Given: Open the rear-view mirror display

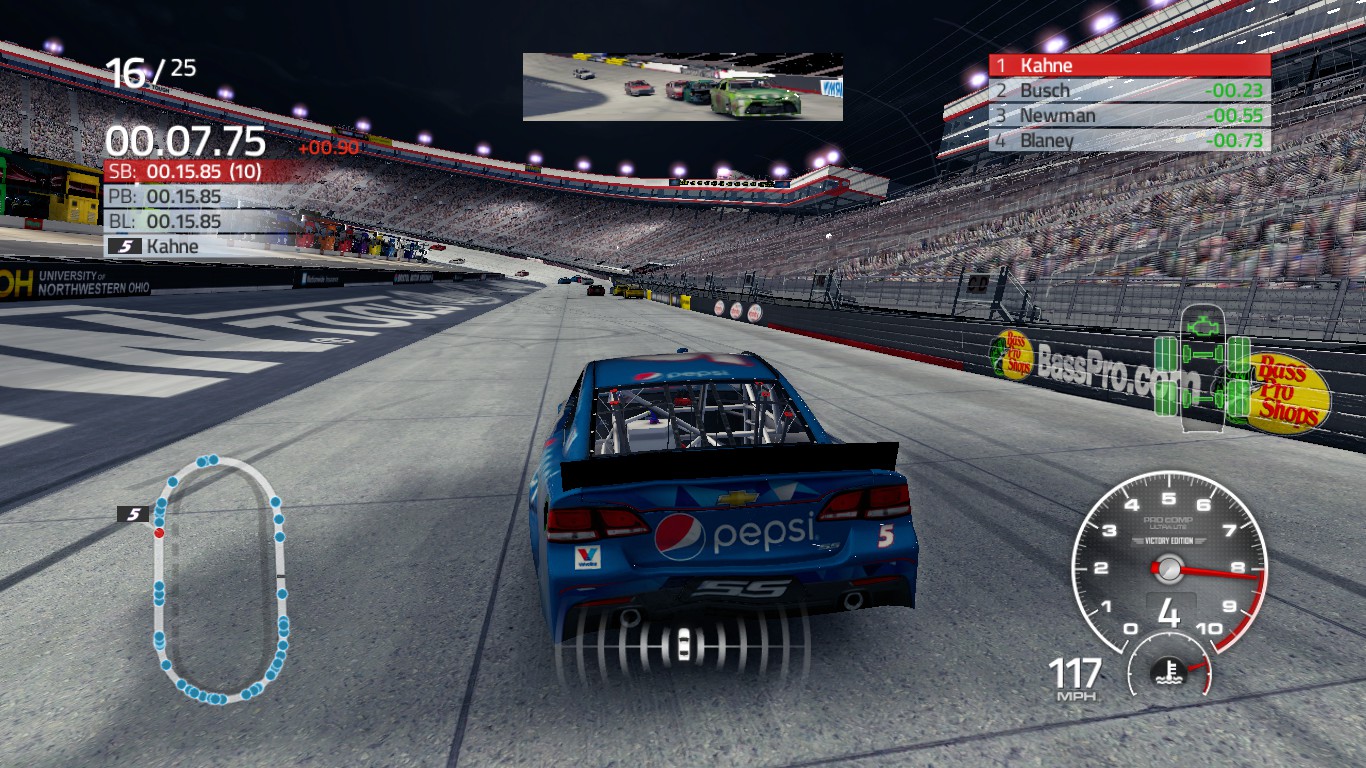Looking at the screenshot, I should (x=682, y=87).
